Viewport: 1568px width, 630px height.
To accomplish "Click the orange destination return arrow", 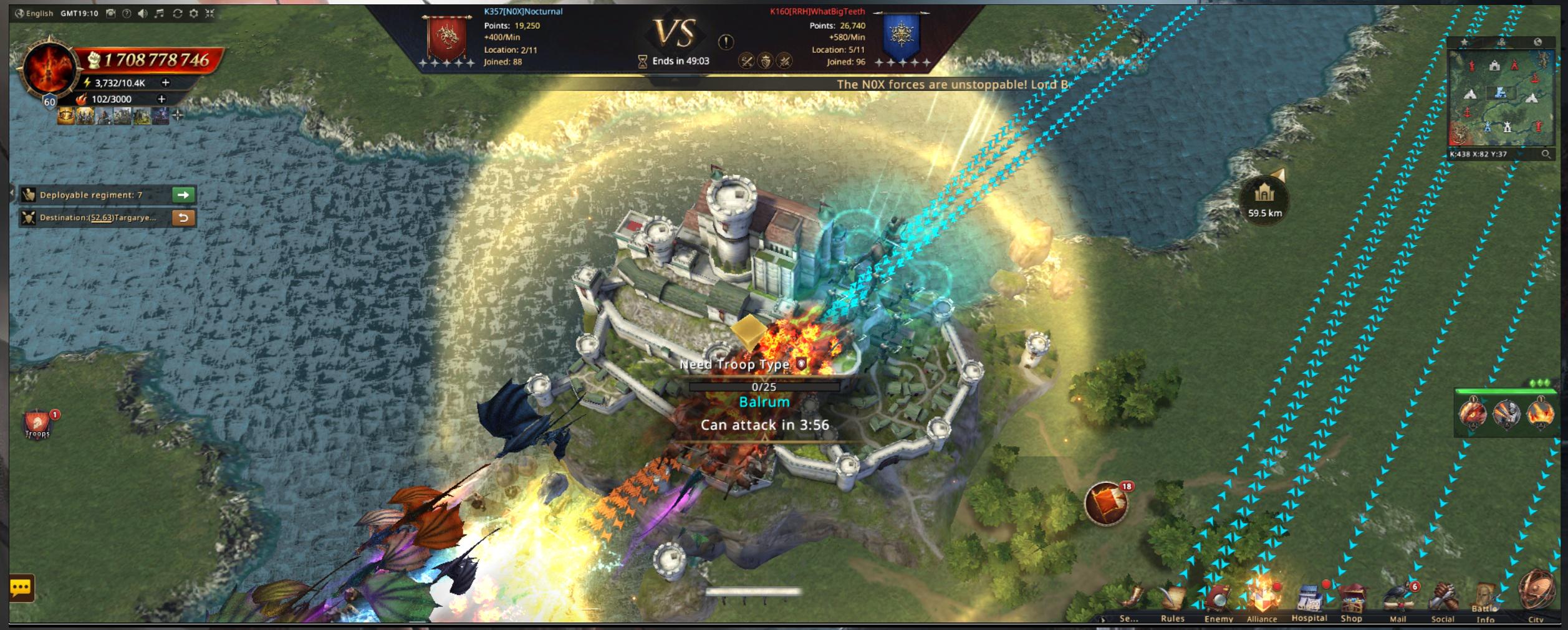I will click(183, 217).
